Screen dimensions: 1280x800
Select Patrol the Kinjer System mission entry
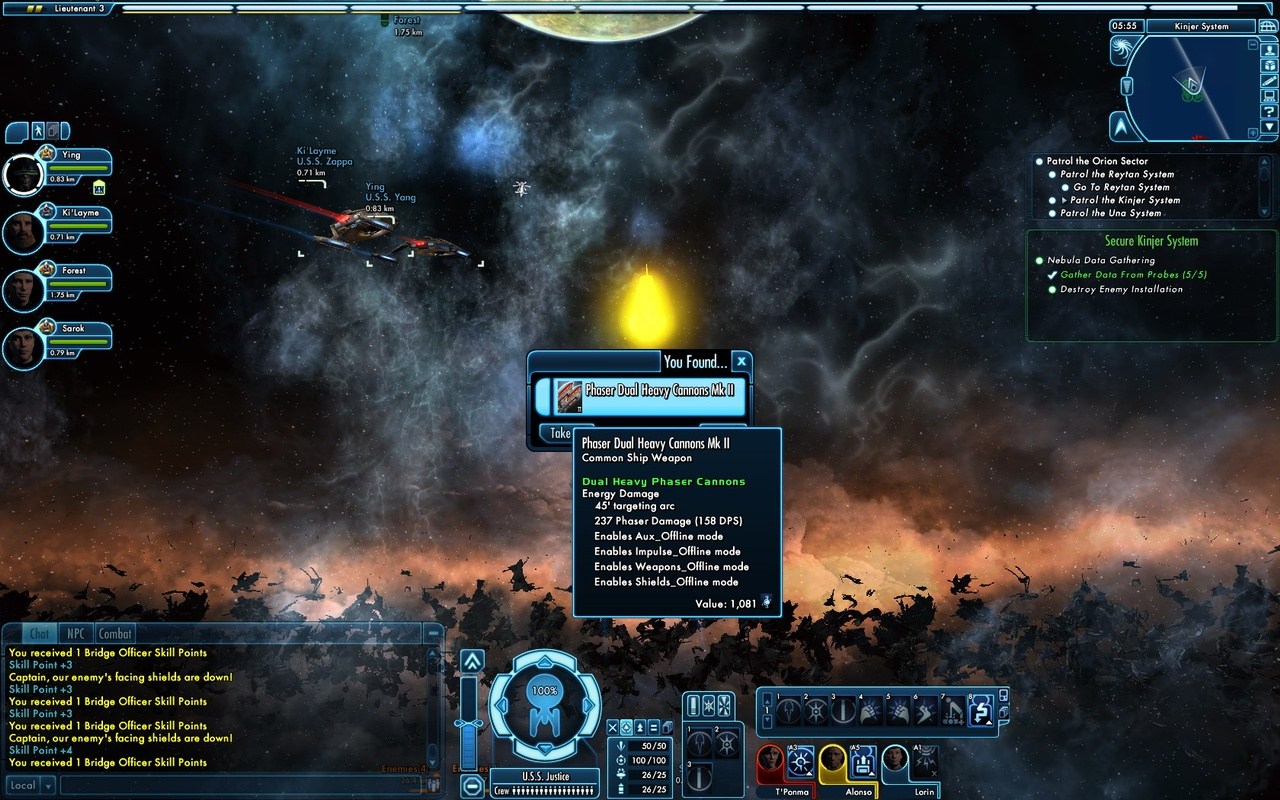point(1124,200)
